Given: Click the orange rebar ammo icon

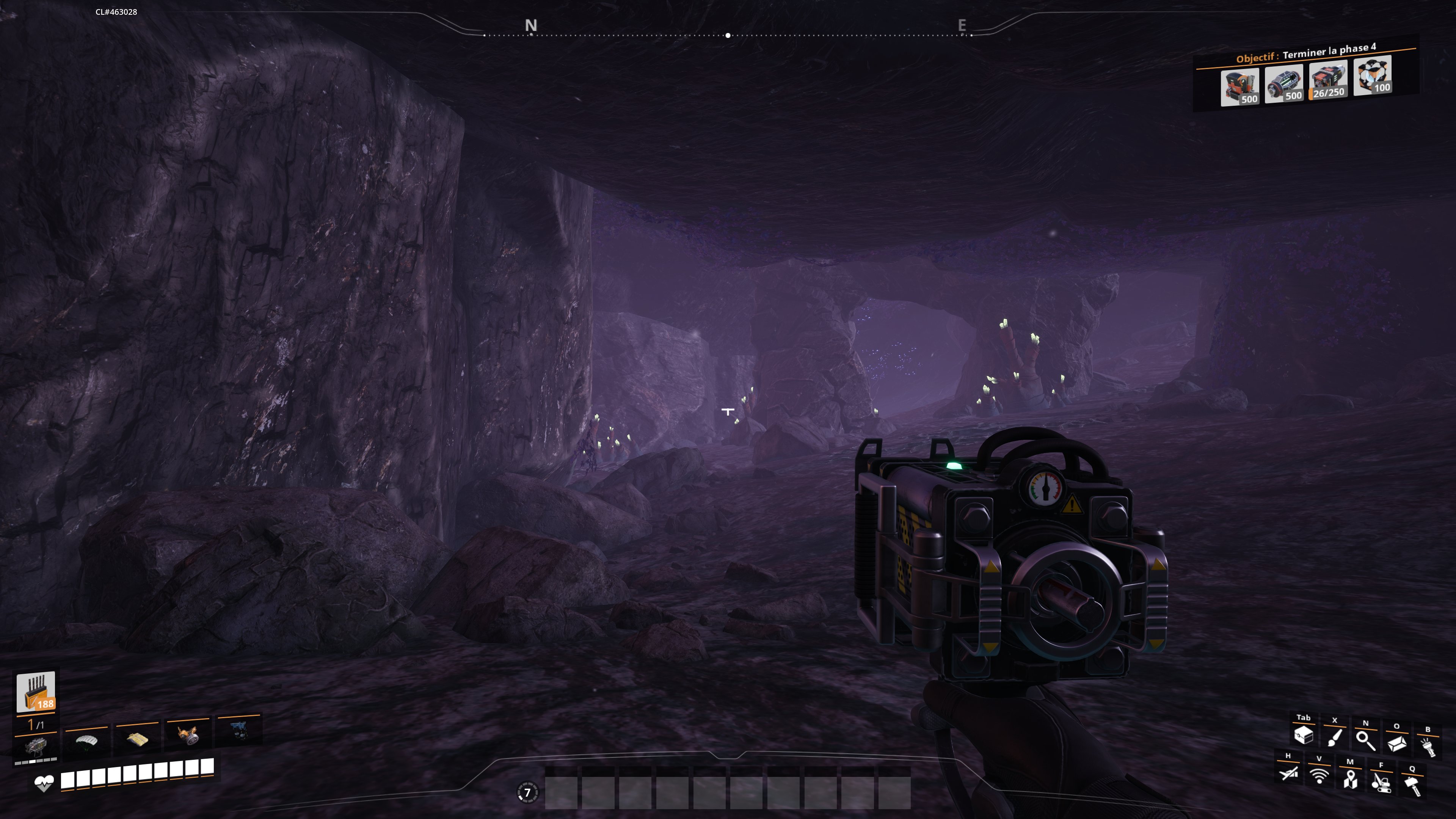Looking at the screenshot, I should (x=36, y=691).
